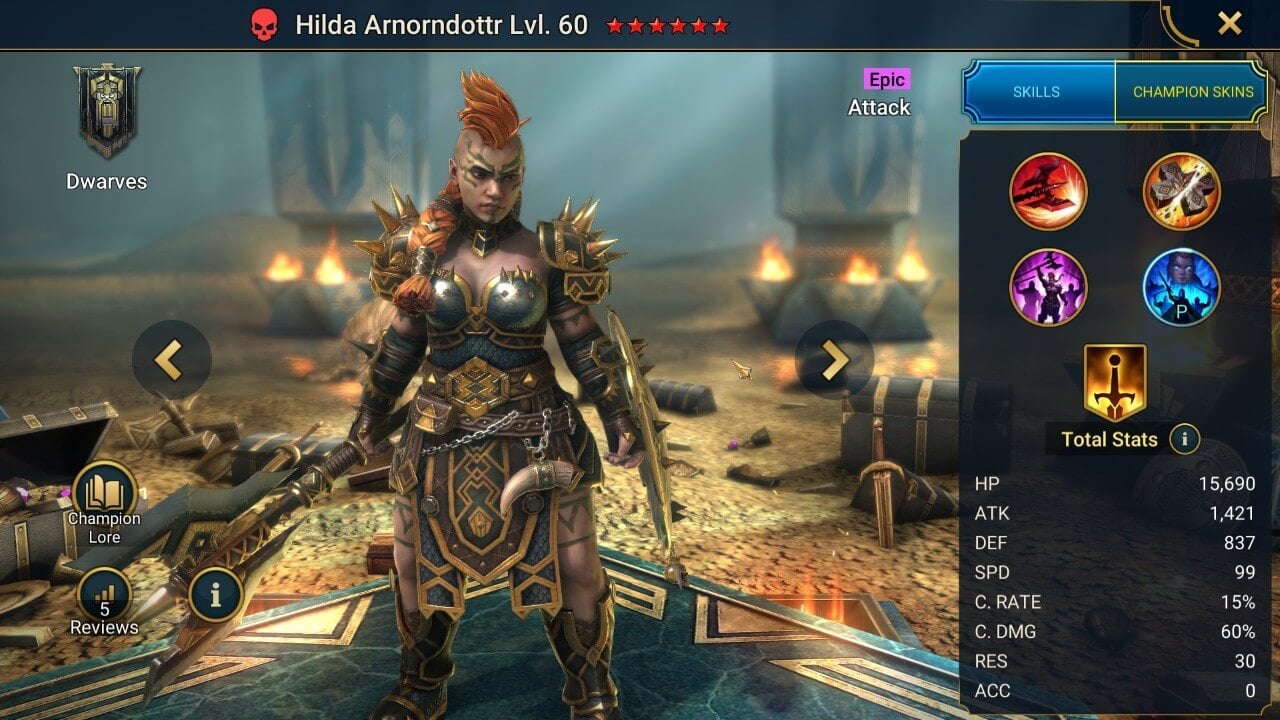Go to the previous champion with the left arrow
This screenshot has height=720, width=1280.
(172, 359)
